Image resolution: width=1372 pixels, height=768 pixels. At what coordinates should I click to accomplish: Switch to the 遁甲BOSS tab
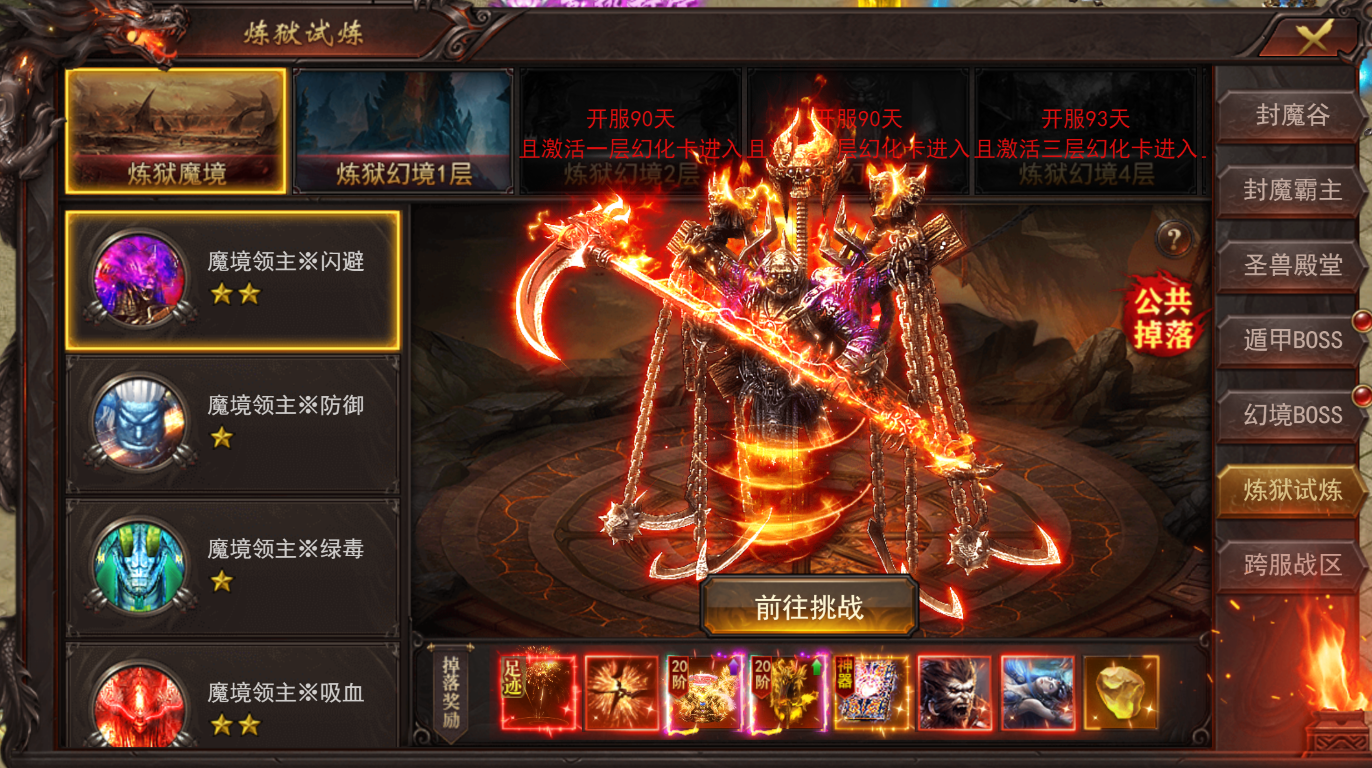pyautogui.click(x=1291, y=340)
